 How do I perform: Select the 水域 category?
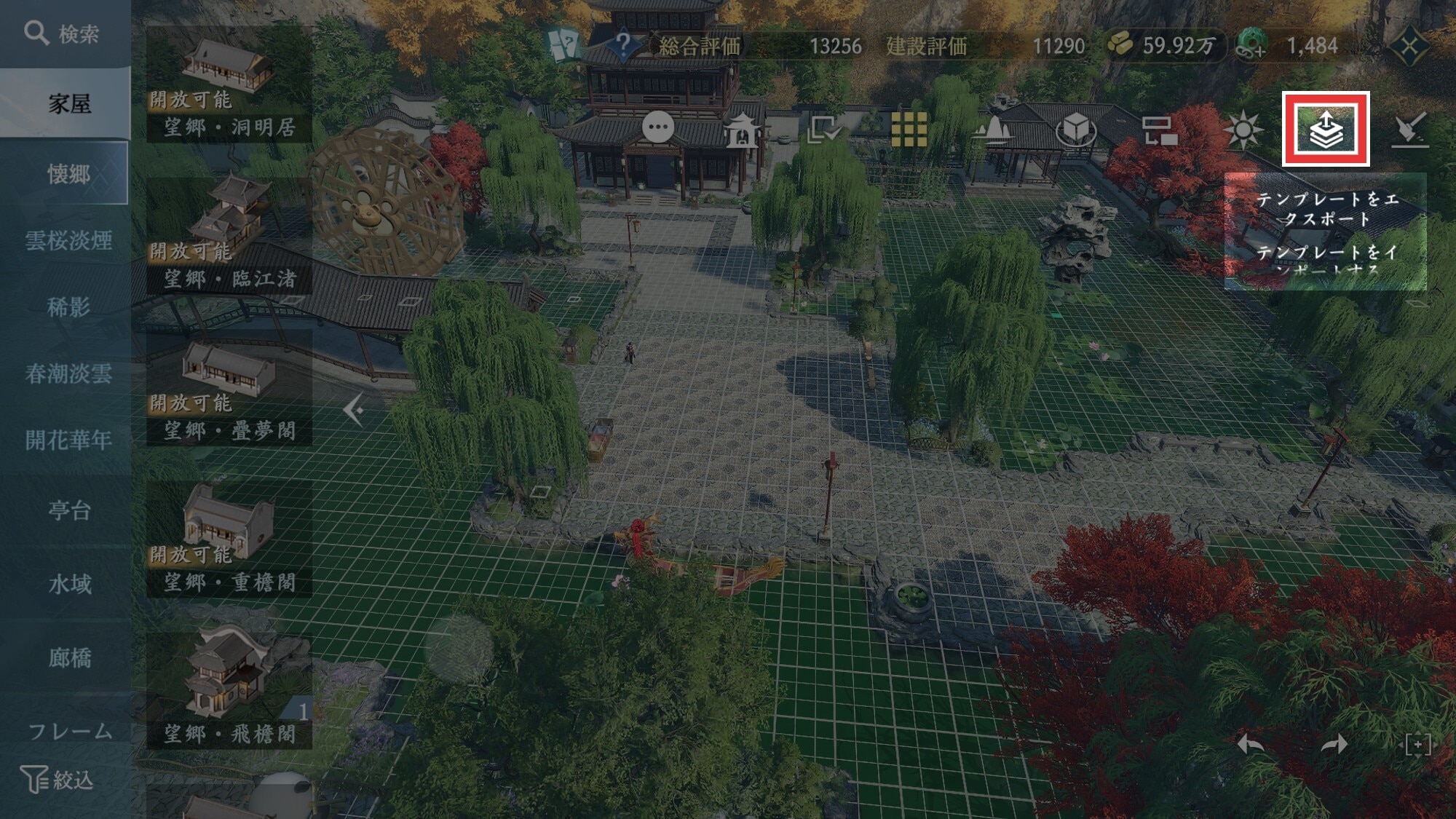(x=69, y=584)
